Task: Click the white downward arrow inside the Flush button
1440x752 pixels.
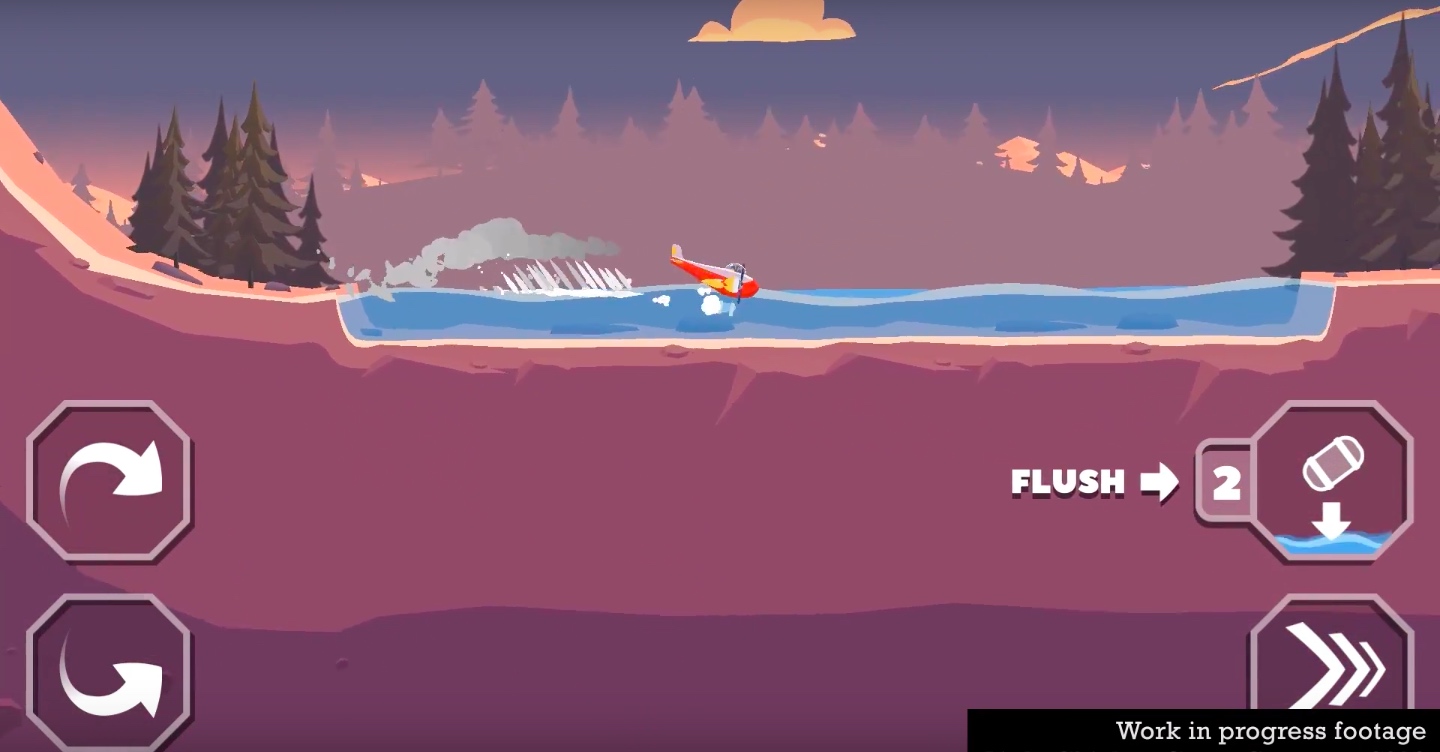Action: click(1333, 518)
